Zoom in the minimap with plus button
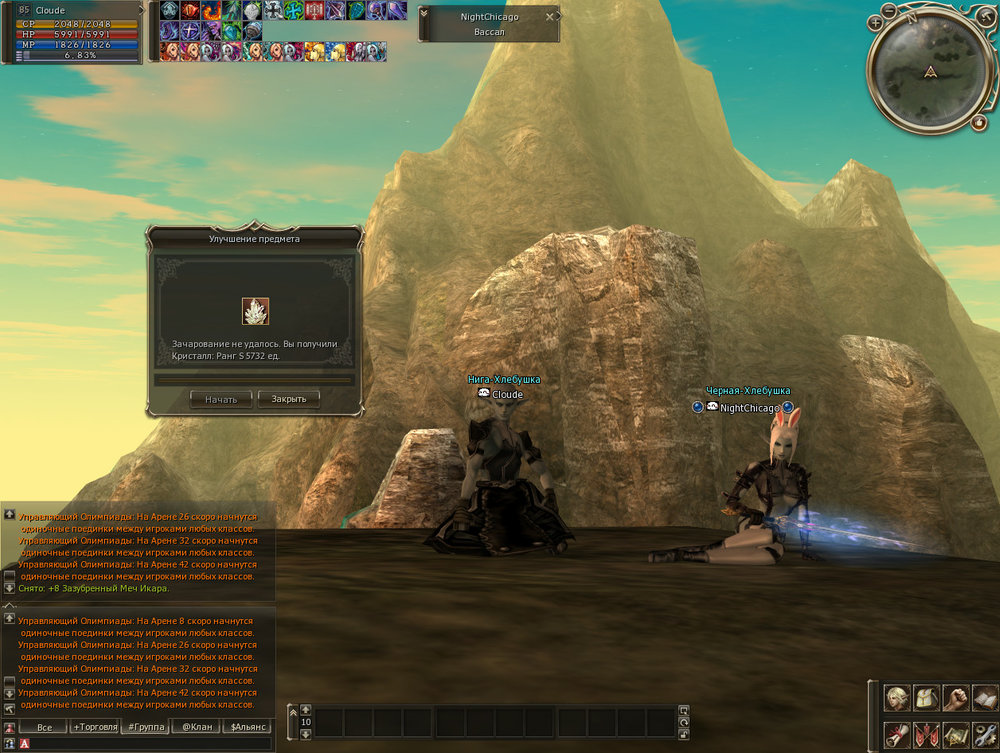 tap(876, 21)
